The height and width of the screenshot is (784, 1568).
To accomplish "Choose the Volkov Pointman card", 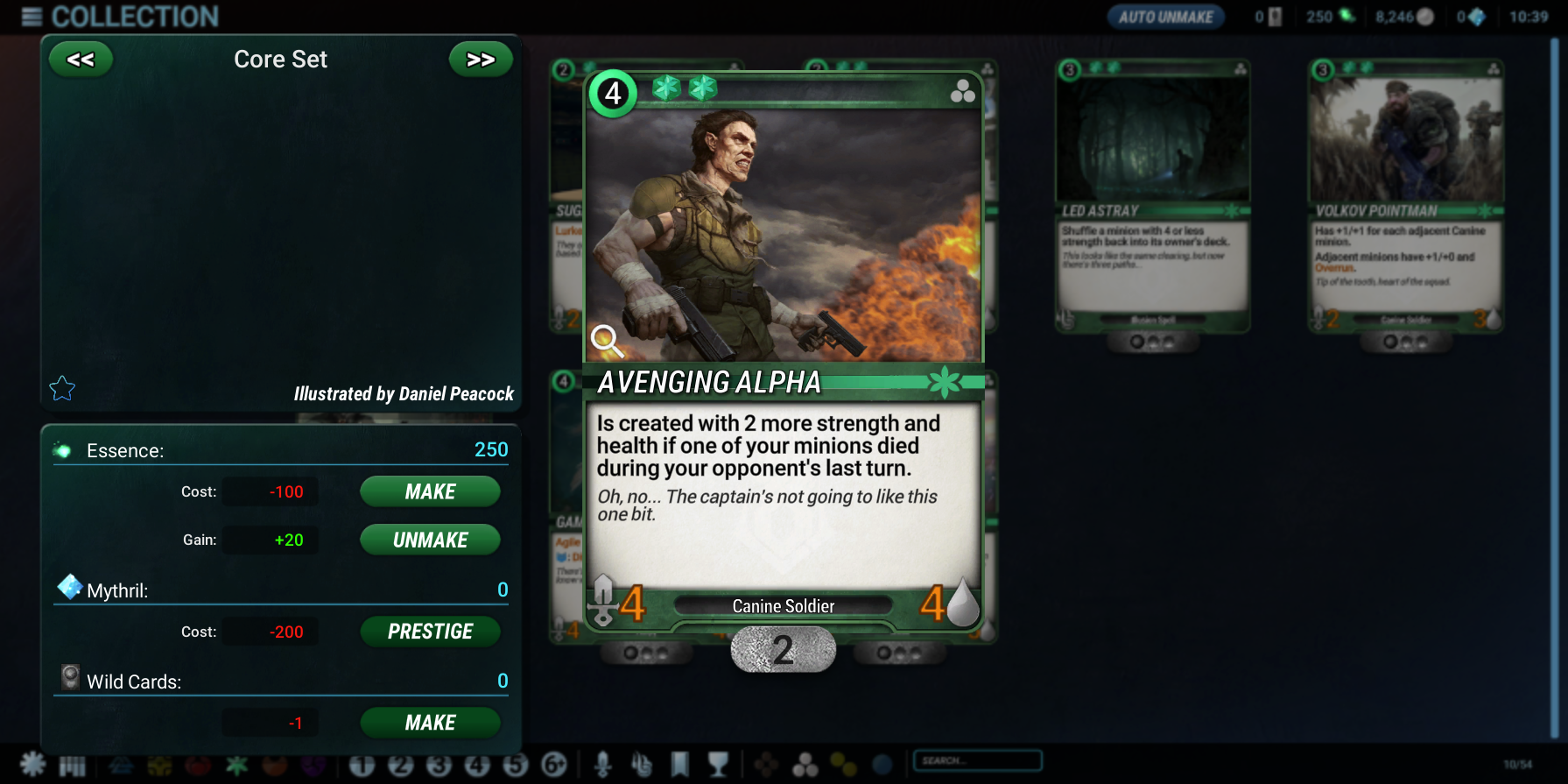I will tap(1405, 196).
